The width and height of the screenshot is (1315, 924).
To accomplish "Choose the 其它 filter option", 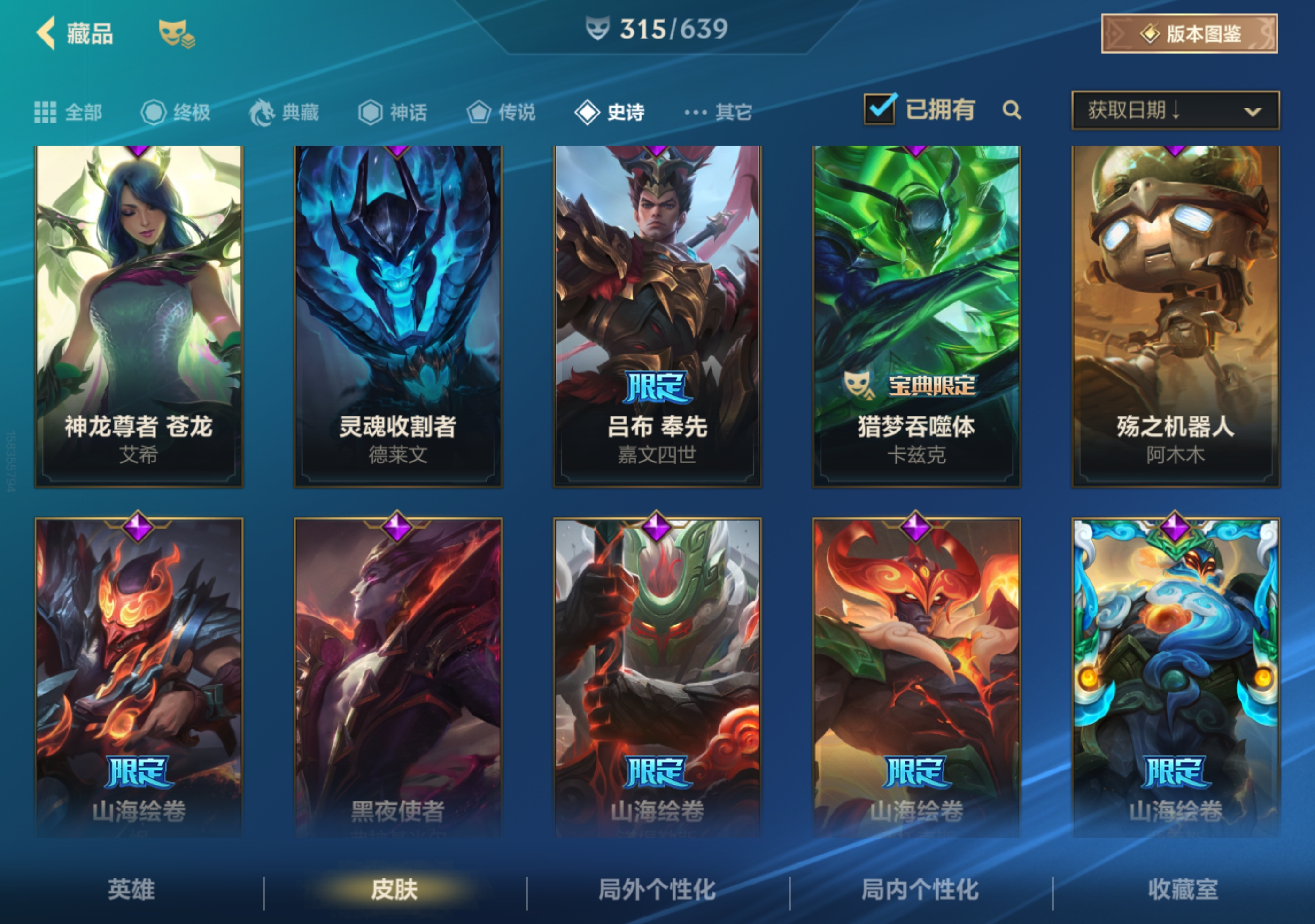I will coord(718,112).
